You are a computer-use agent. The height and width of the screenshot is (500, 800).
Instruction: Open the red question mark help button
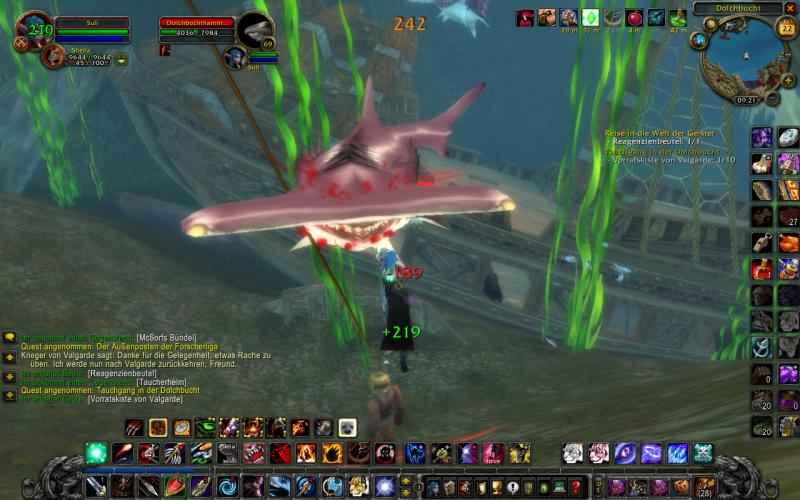(575, 487)
